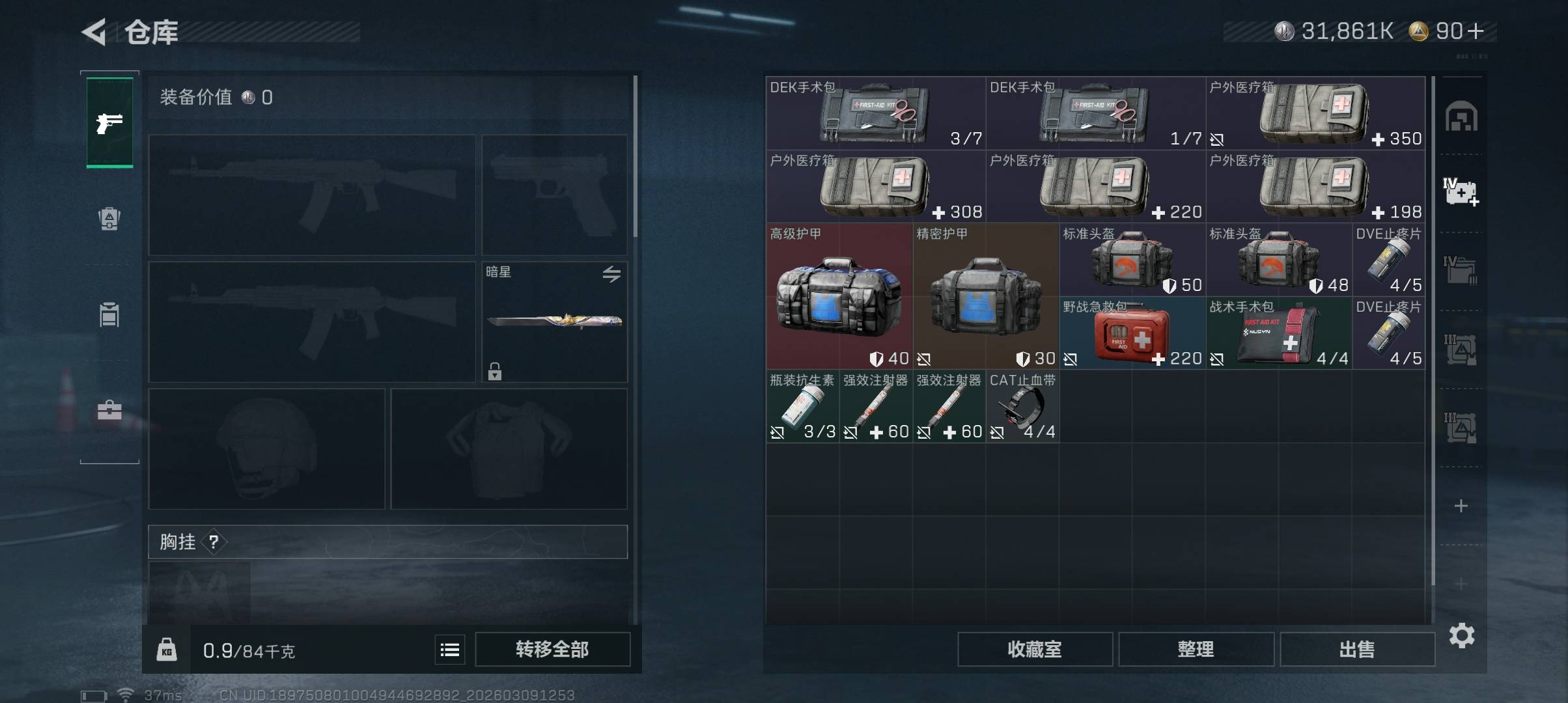Viewport: 1568px width, 703px height.
Task: Sort the stash with 整理
Action: (x=1196, y=649)
